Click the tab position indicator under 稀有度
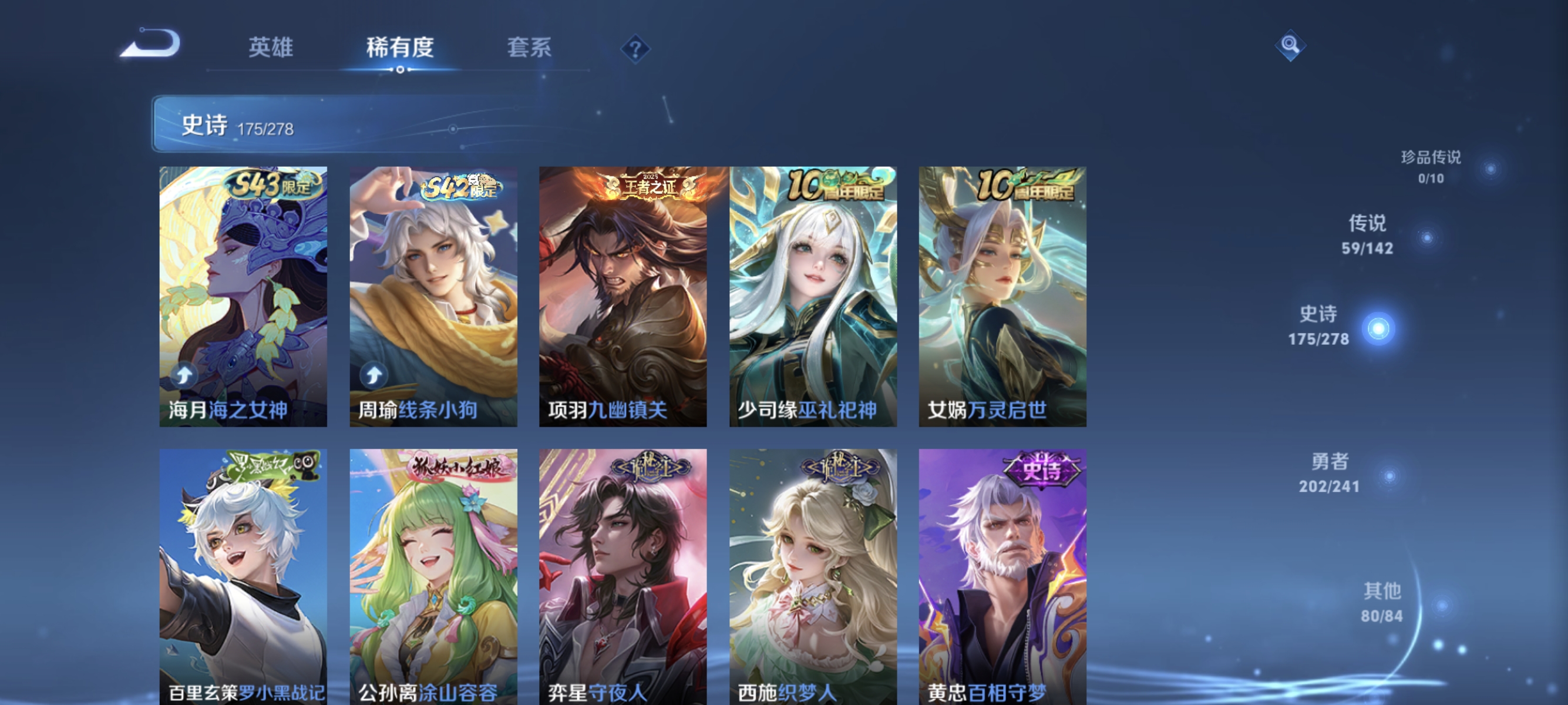 (x=400, y=69)
